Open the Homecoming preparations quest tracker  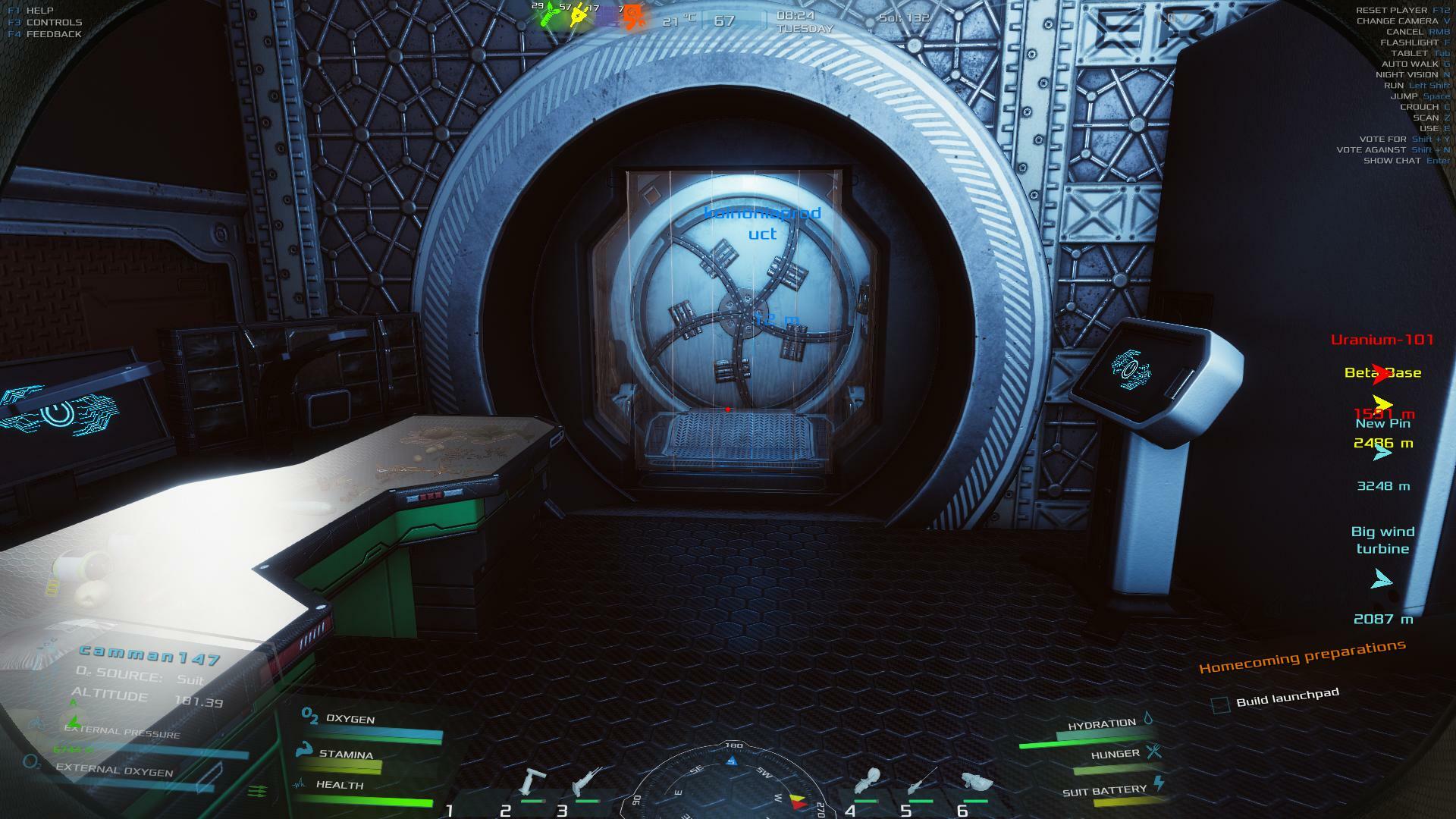[1301, 657]
